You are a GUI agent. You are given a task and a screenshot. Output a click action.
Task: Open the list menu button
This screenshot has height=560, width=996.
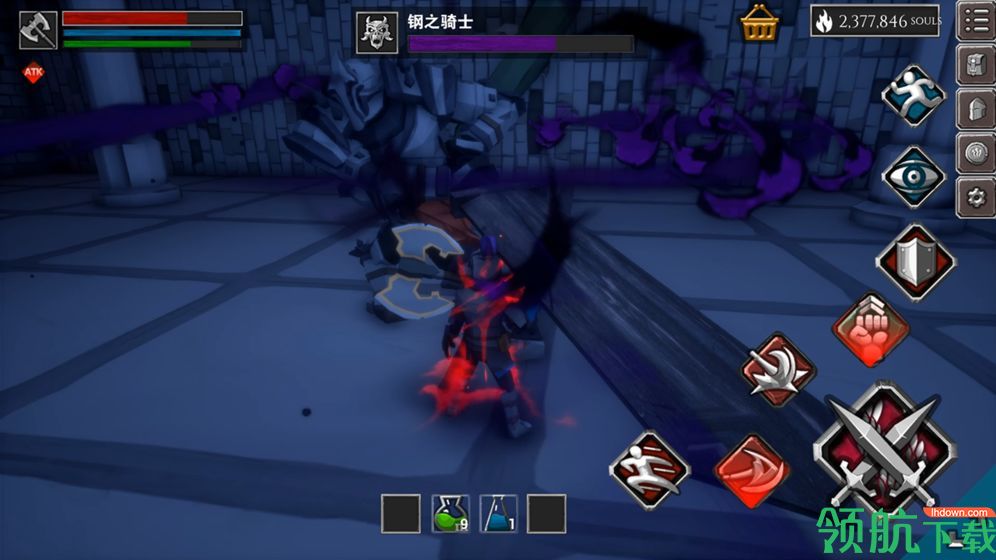click(x=975, y=21)
